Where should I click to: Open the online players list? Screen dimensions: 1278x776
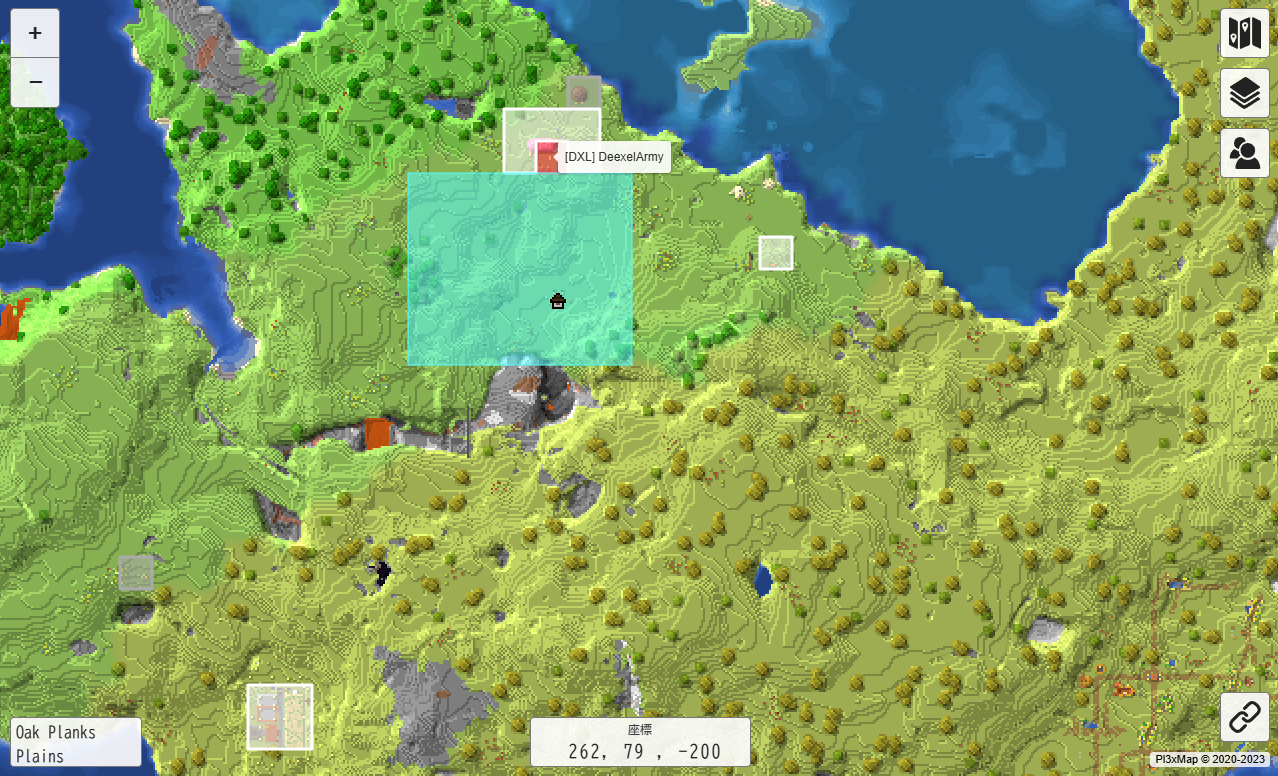[x=1244, y=153]
